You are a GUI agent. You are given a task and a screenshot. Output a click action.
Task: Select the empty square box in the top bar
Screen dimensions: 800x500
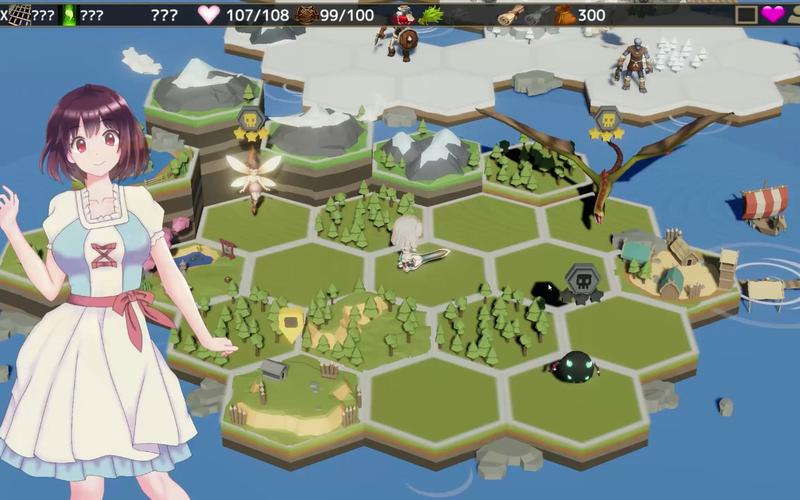(746, 14)
